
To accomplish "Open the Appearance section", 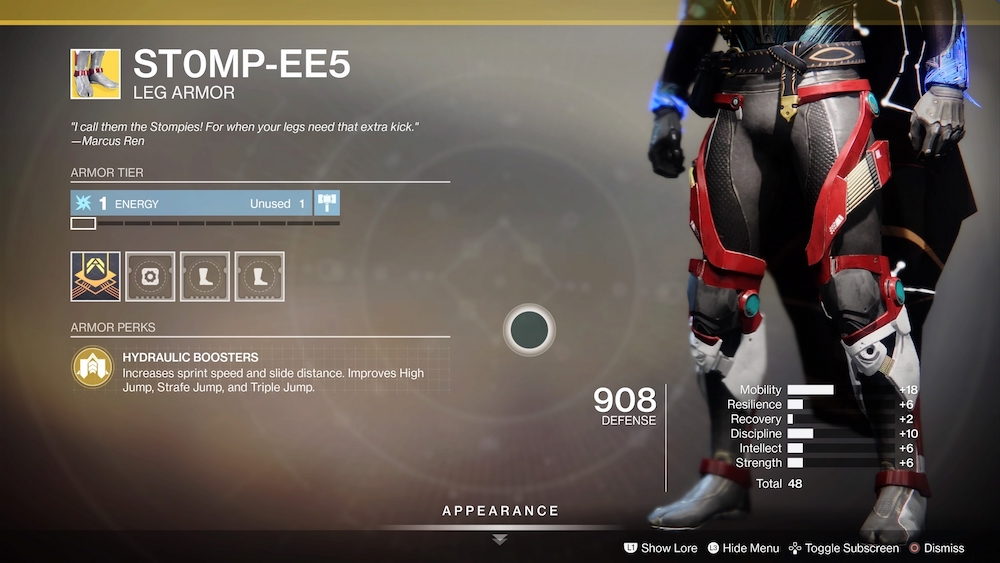I will (x=500, y=512).
